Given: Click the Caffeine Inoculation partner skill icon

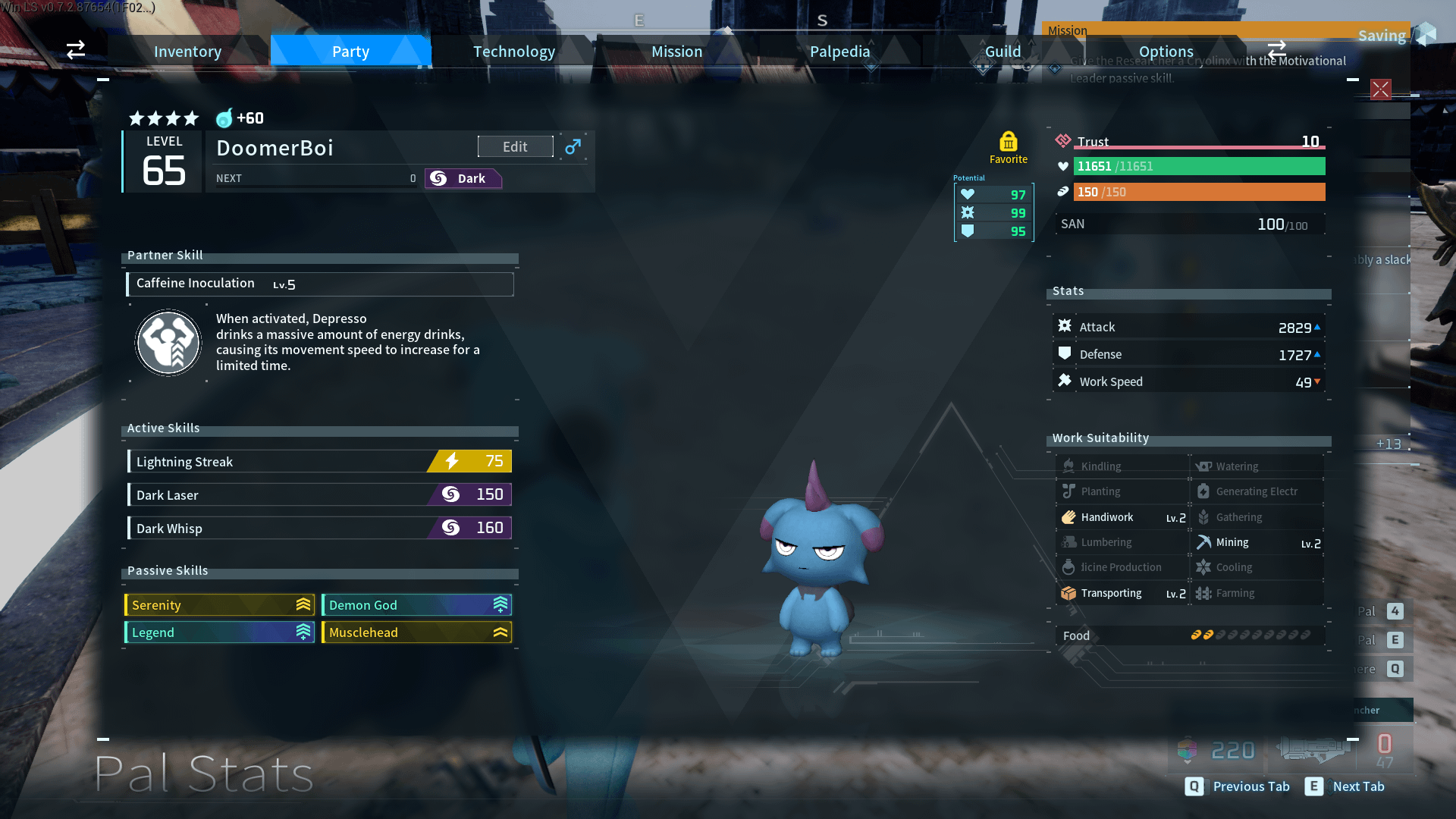Looking at the screenshot, I should 168,343.
